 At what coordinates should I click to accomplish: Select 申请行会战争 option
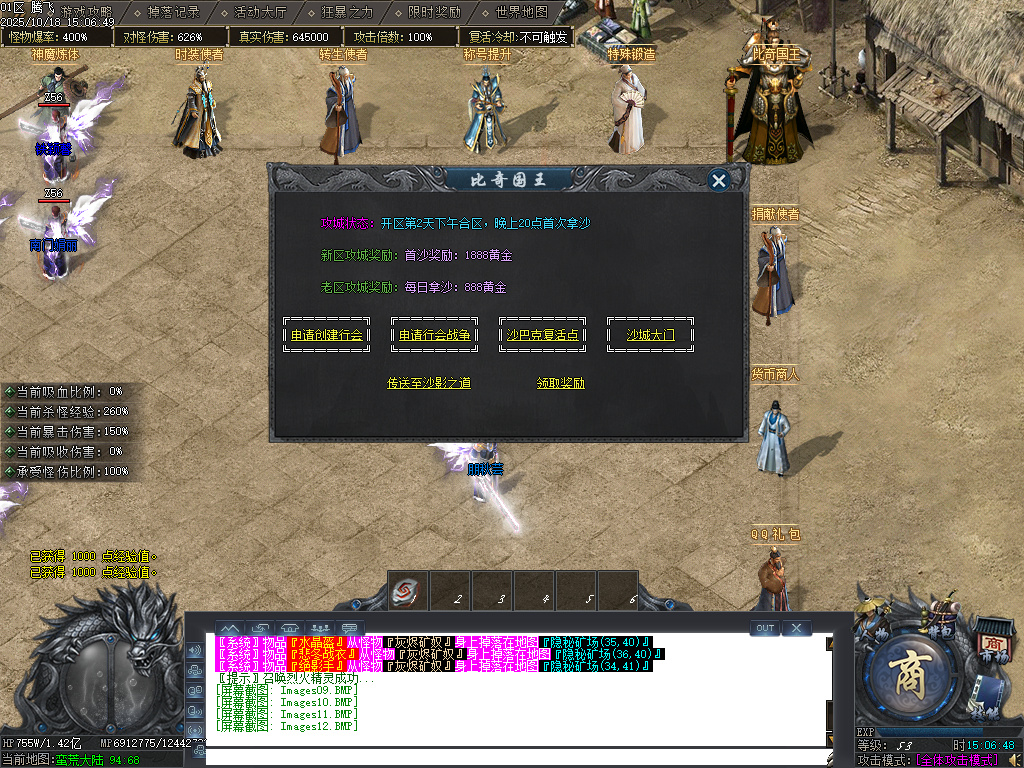click(x=434, y=335)
